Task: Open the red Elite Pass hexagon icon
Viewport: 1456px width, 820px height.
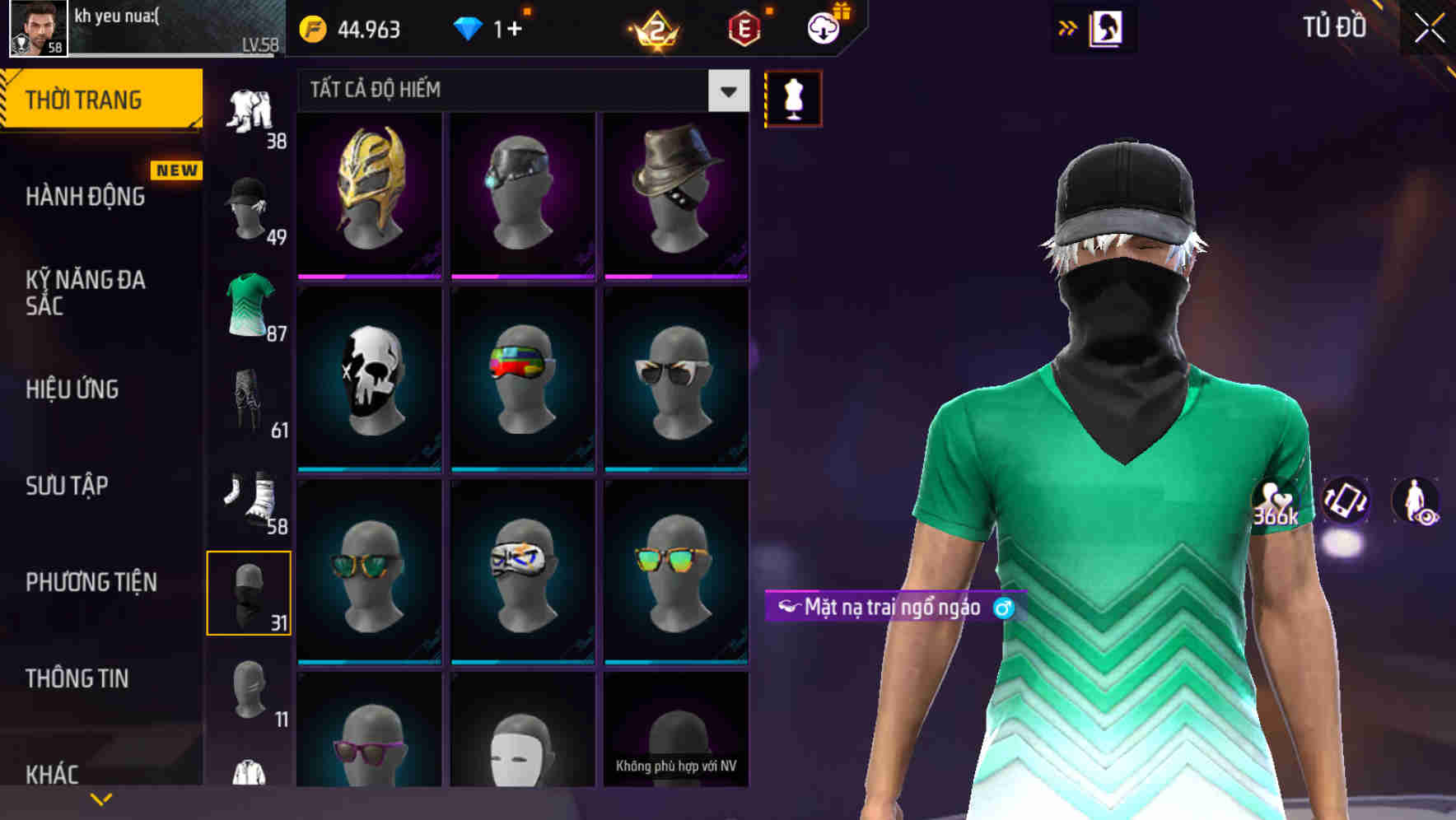Action: (x=744, y=29)
